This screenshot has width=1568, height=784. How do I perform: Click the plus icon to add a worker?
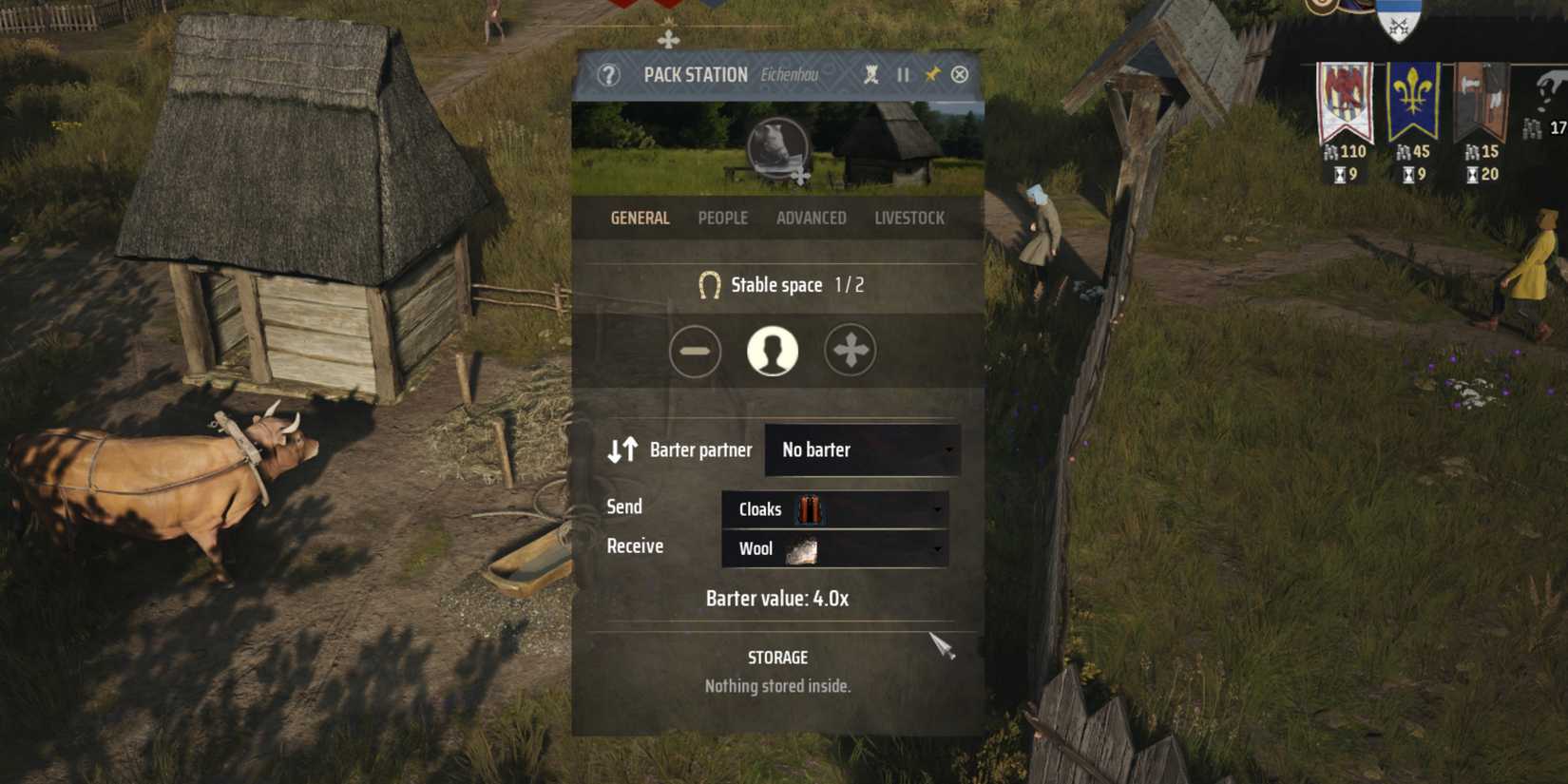851,350
